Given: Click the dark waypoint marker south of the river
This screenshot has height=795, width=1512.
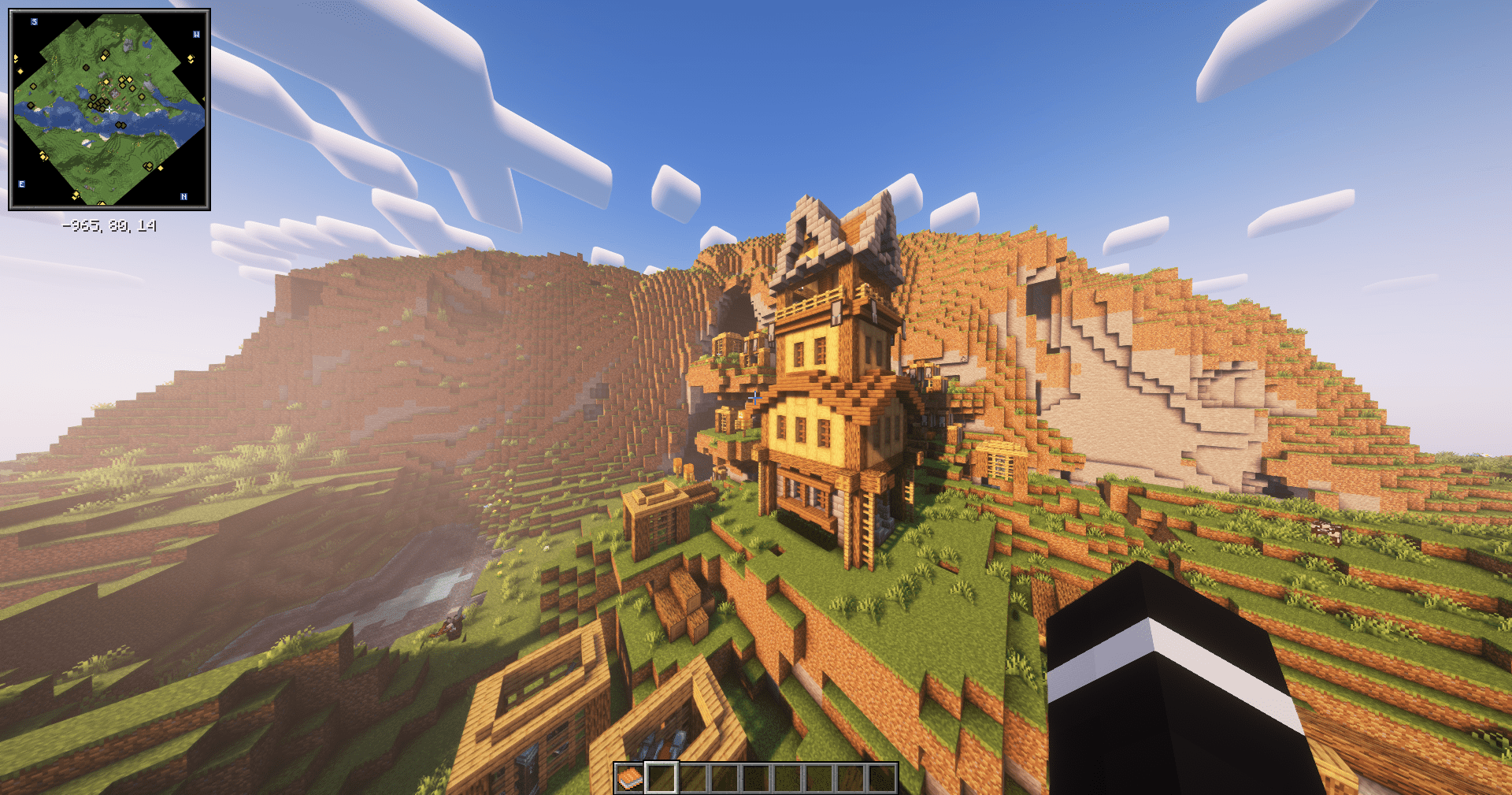Looking at the screenshot, I should pos(120,125).
